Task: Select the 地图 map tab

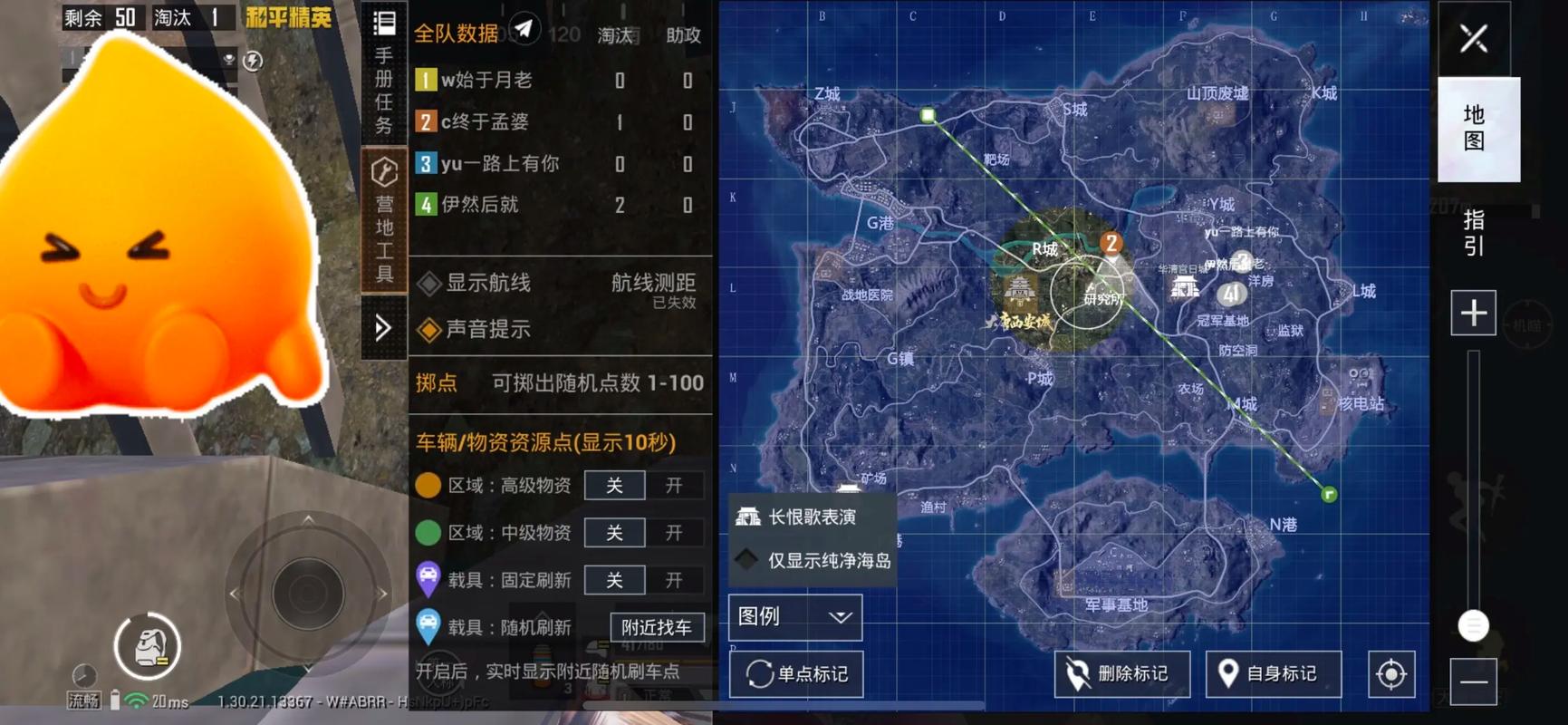Action: tap(1477, 130)
